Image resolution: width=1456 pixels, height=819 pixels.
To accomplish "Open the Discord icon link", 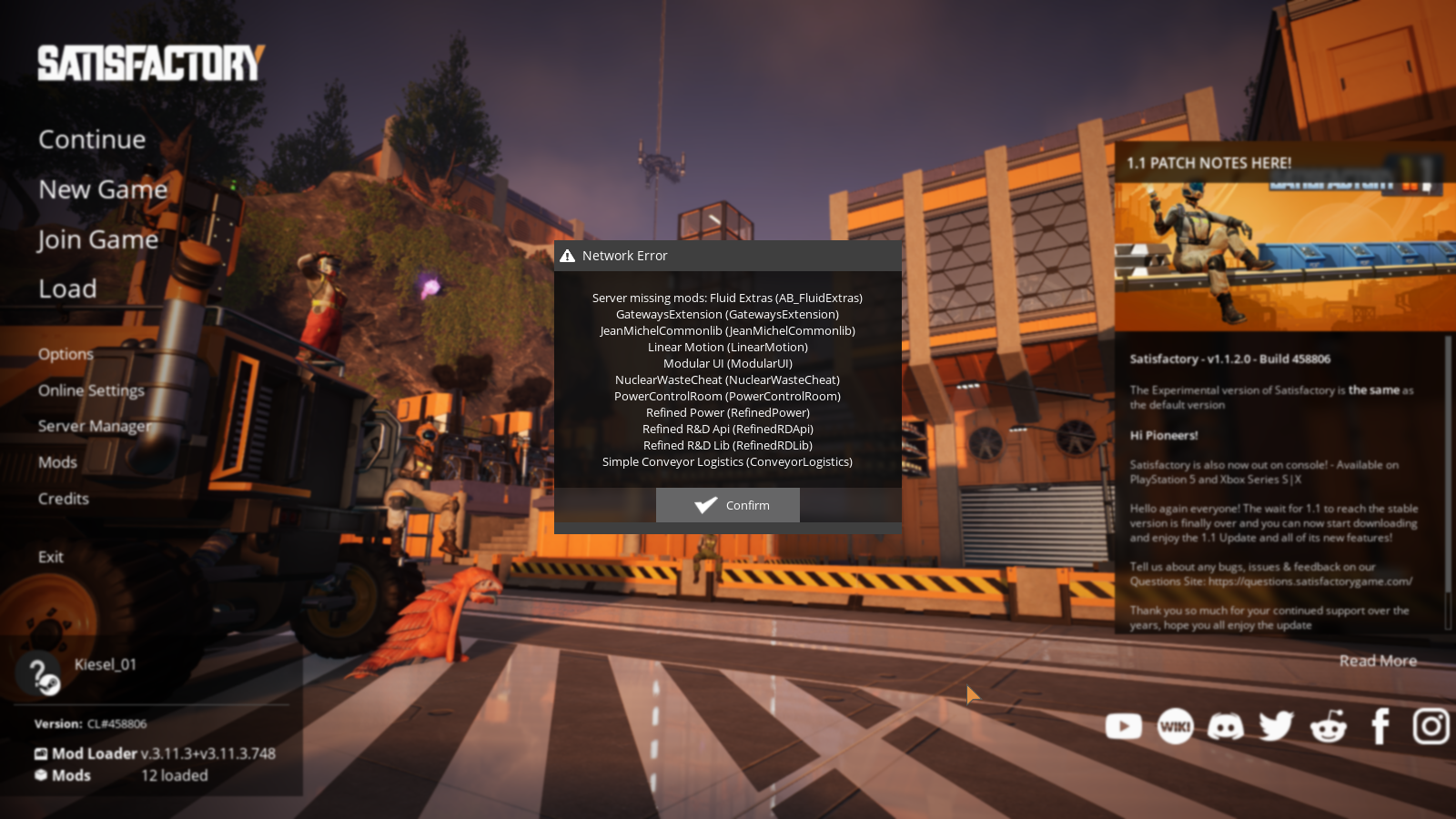I will coord(1226,726).
